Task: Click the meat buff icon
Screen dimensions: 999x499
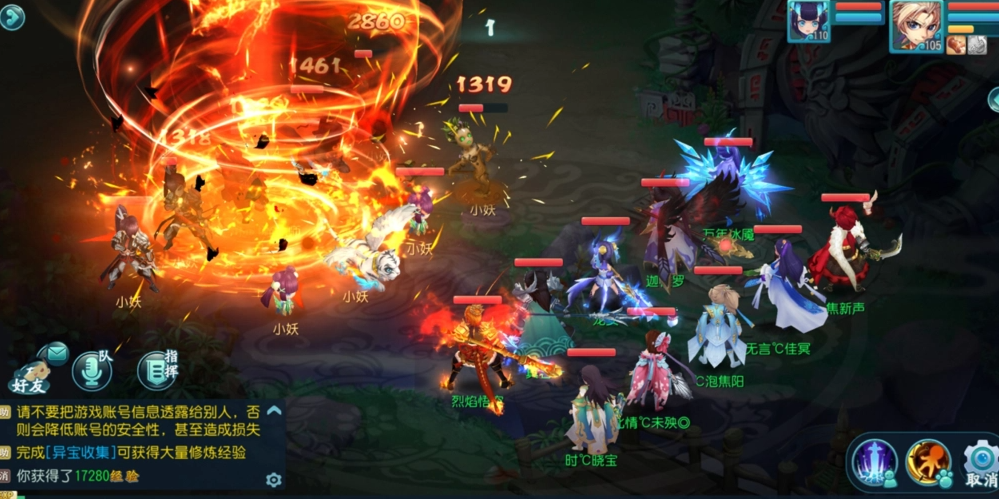Action: click(957, 44)
